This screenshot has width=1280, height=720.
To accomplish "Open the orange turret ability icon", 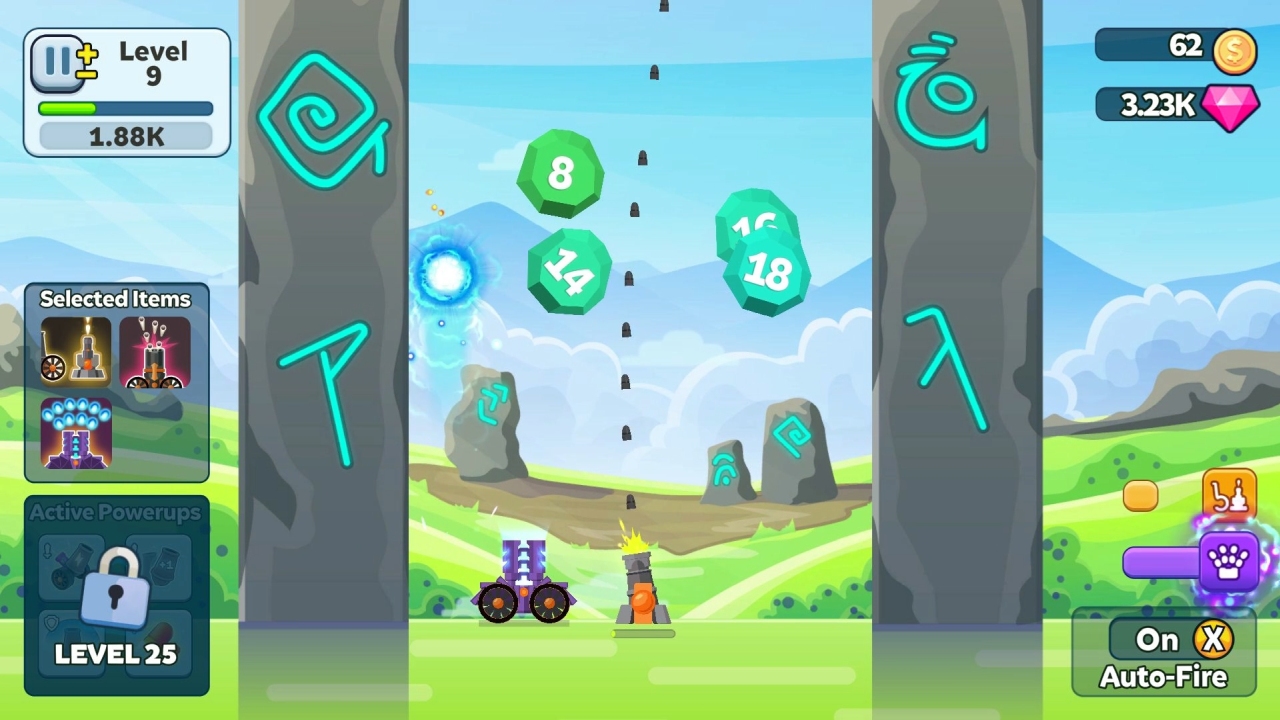I will (x=1229, y=494).
